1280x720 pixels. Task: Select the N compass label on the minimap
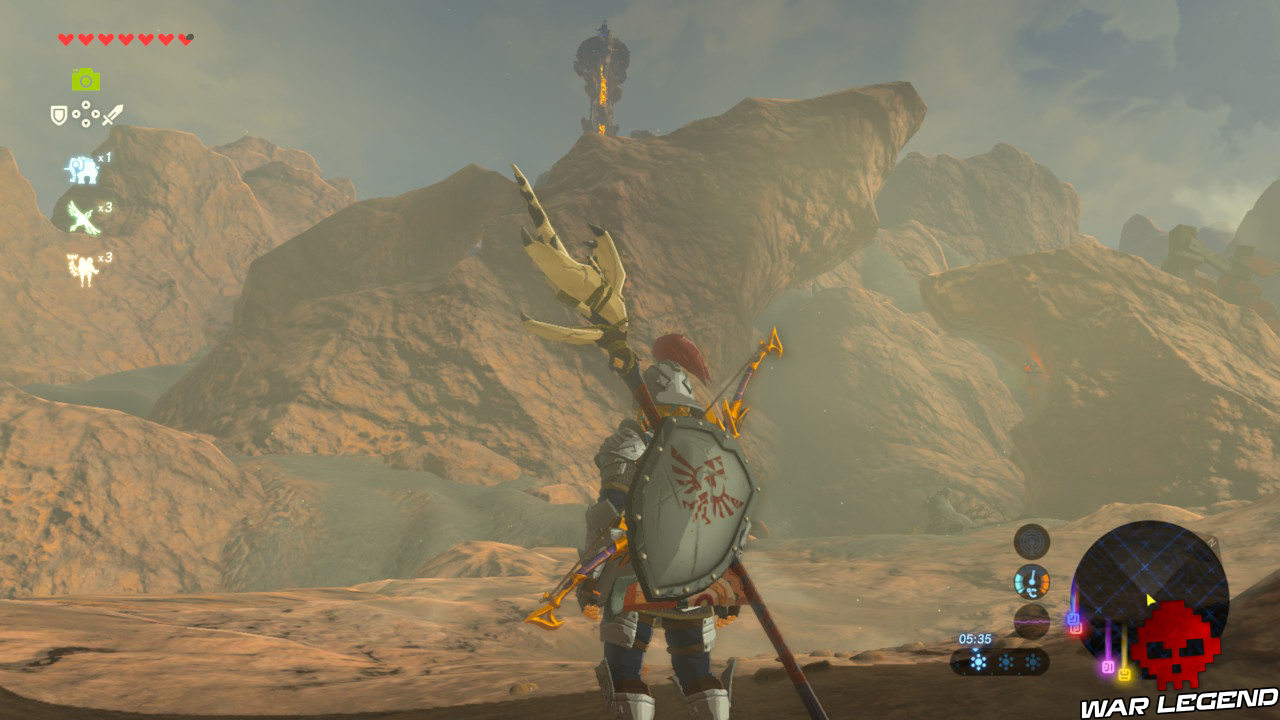pos(1210,540)
